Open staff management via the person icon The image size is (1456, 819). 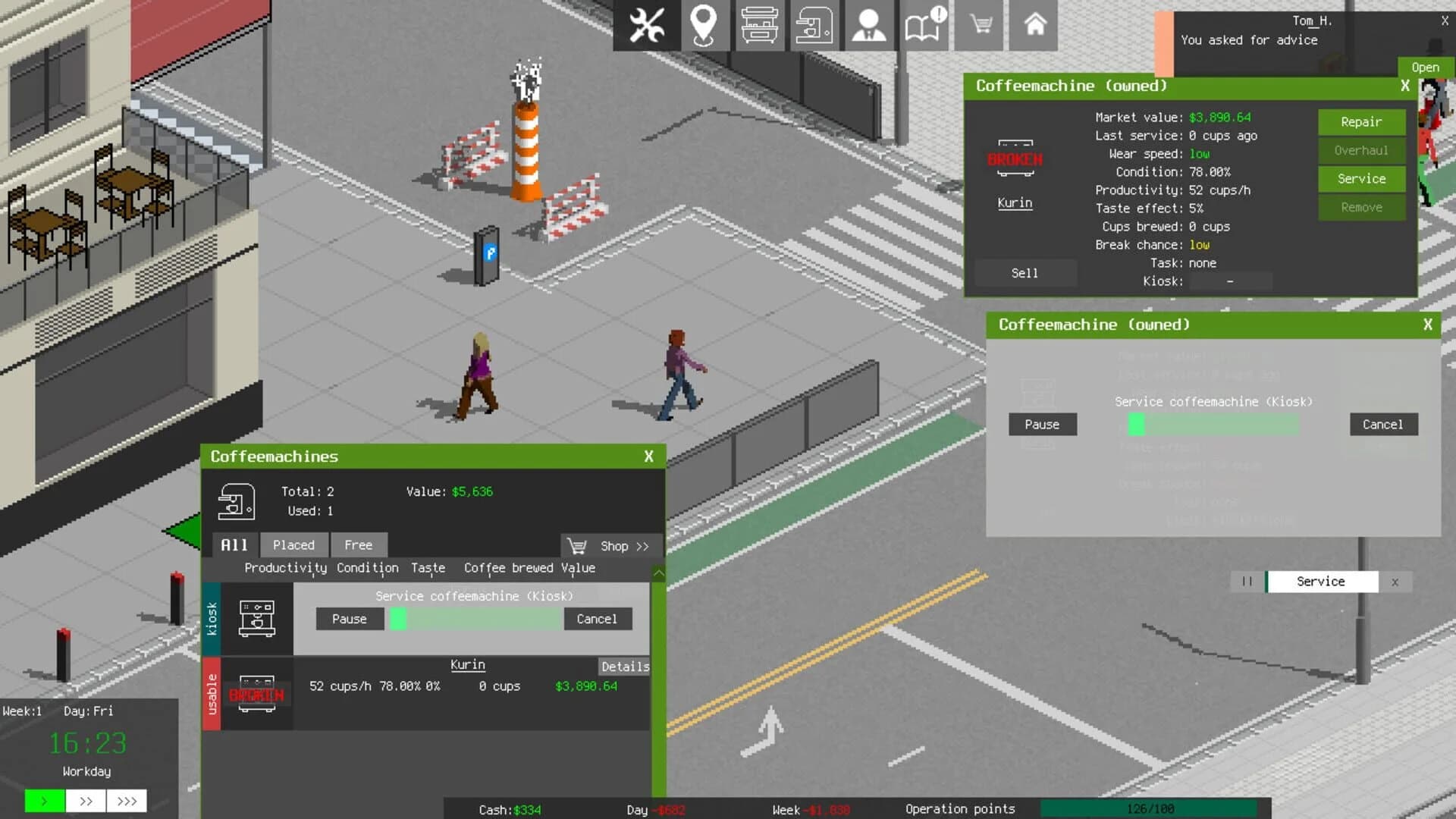click(868, 25)
